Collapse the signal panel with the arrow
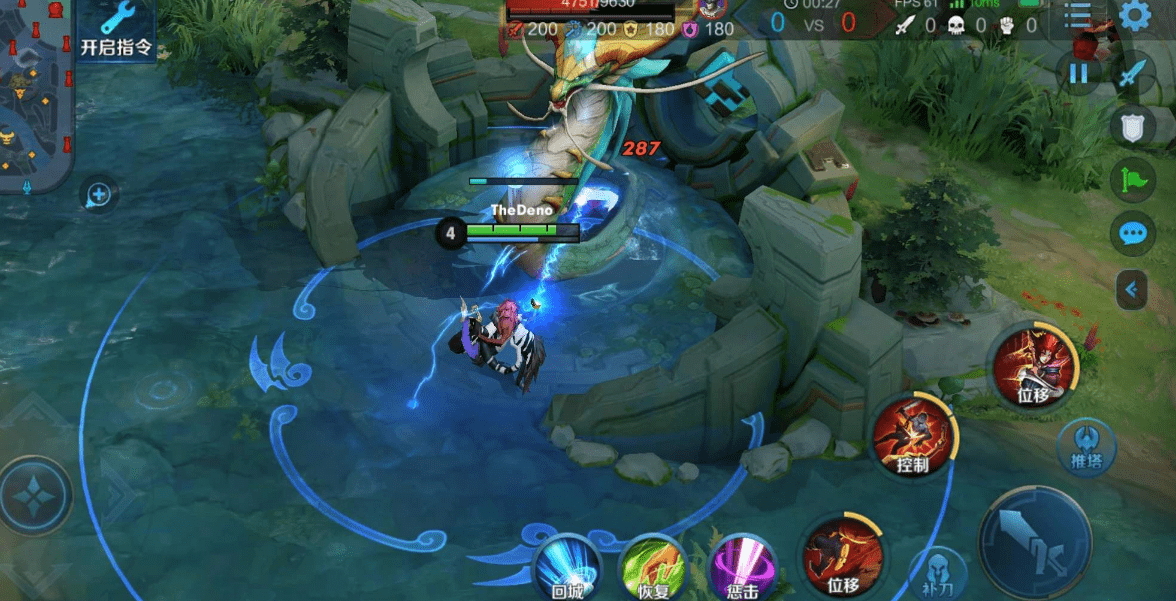 [1132, 289]
